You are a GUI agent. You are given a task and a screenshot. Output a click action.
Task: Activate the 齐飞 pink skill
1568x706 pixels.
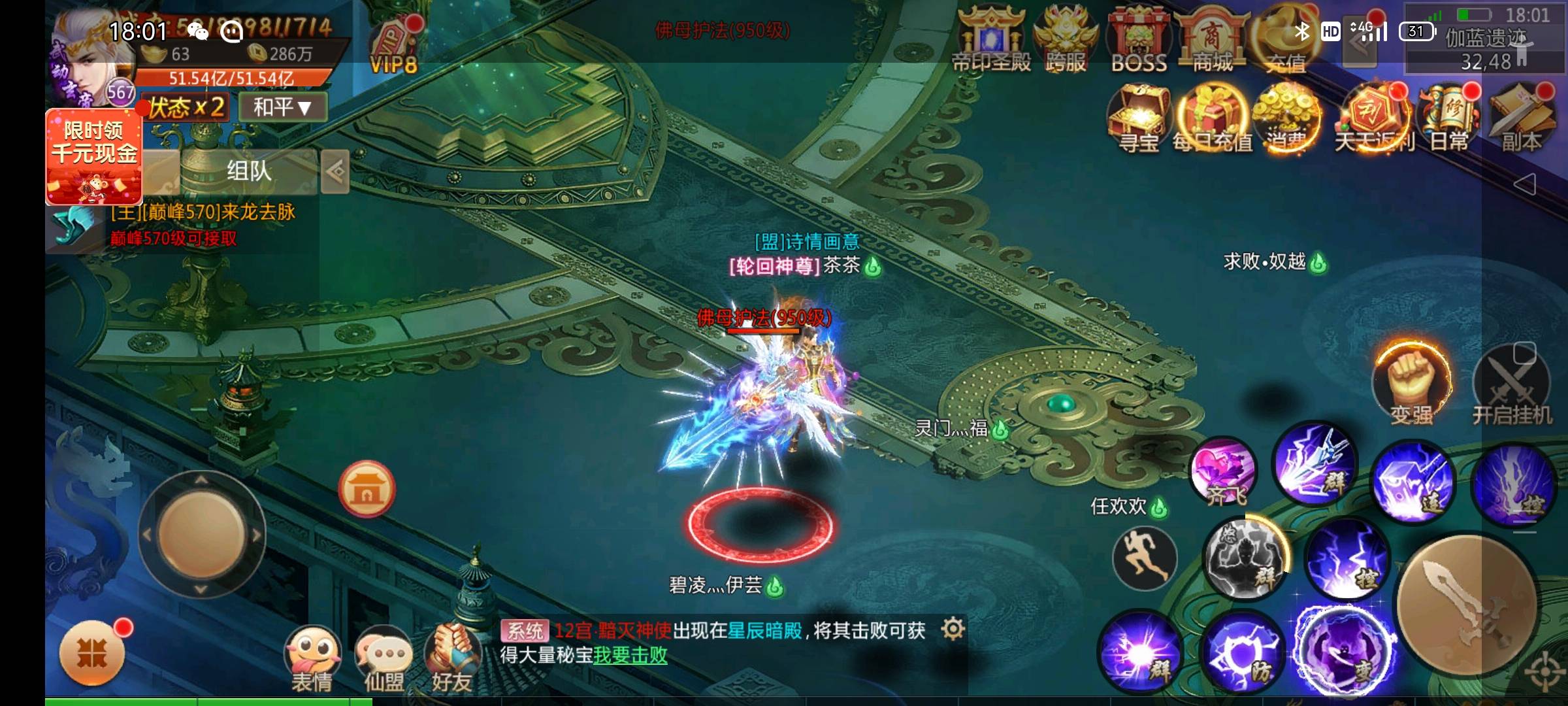1223,472
